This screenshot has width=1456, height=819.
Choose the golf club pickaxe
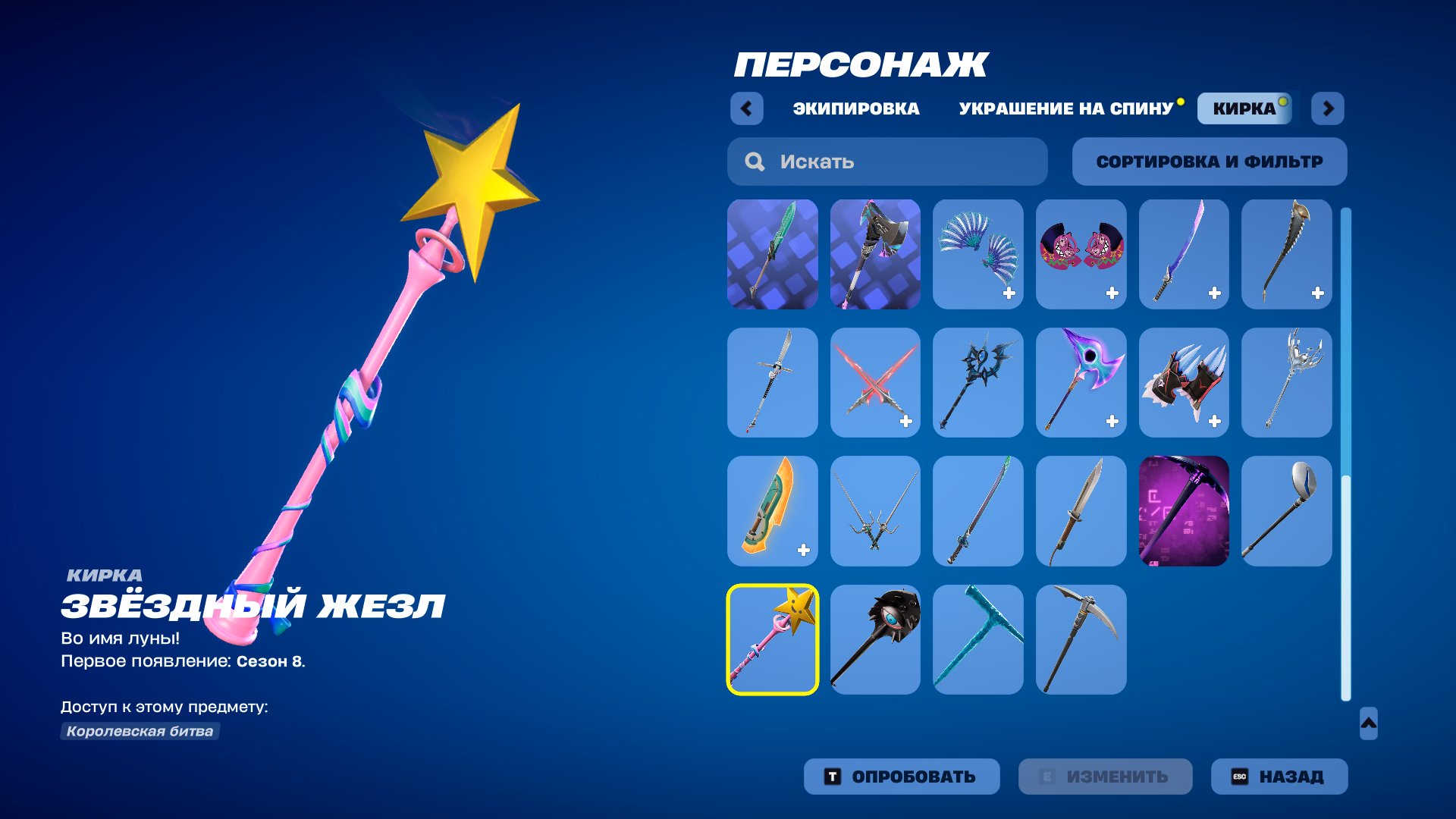pyautogui.click(x=1286, y=510)
